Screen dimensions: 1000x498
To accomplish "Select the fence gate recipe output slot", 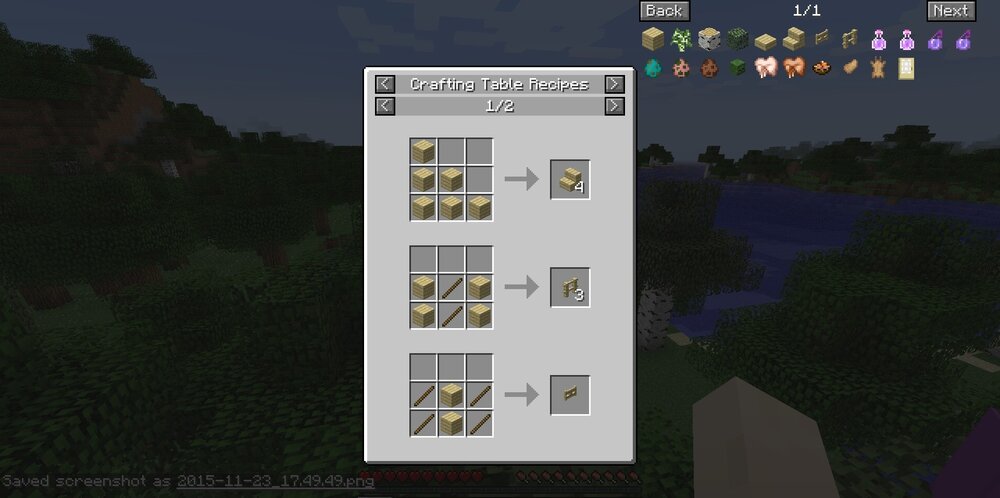I will click(x=570, y=395).
